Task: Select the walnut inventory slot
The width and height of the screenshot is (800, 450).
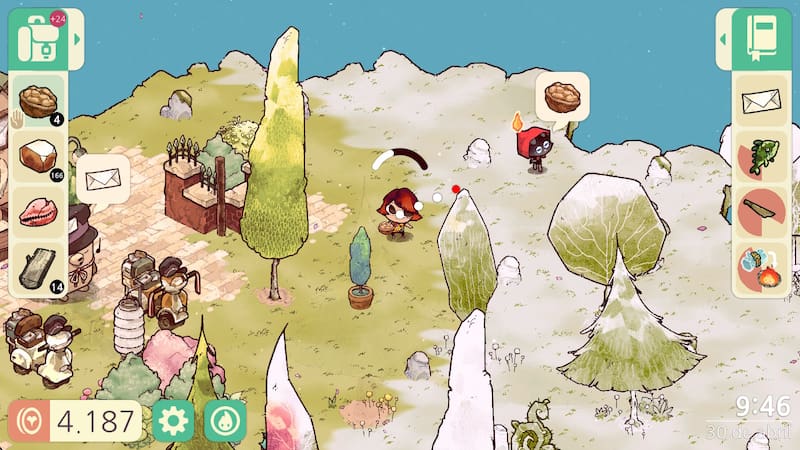Action: pos(40,100)
